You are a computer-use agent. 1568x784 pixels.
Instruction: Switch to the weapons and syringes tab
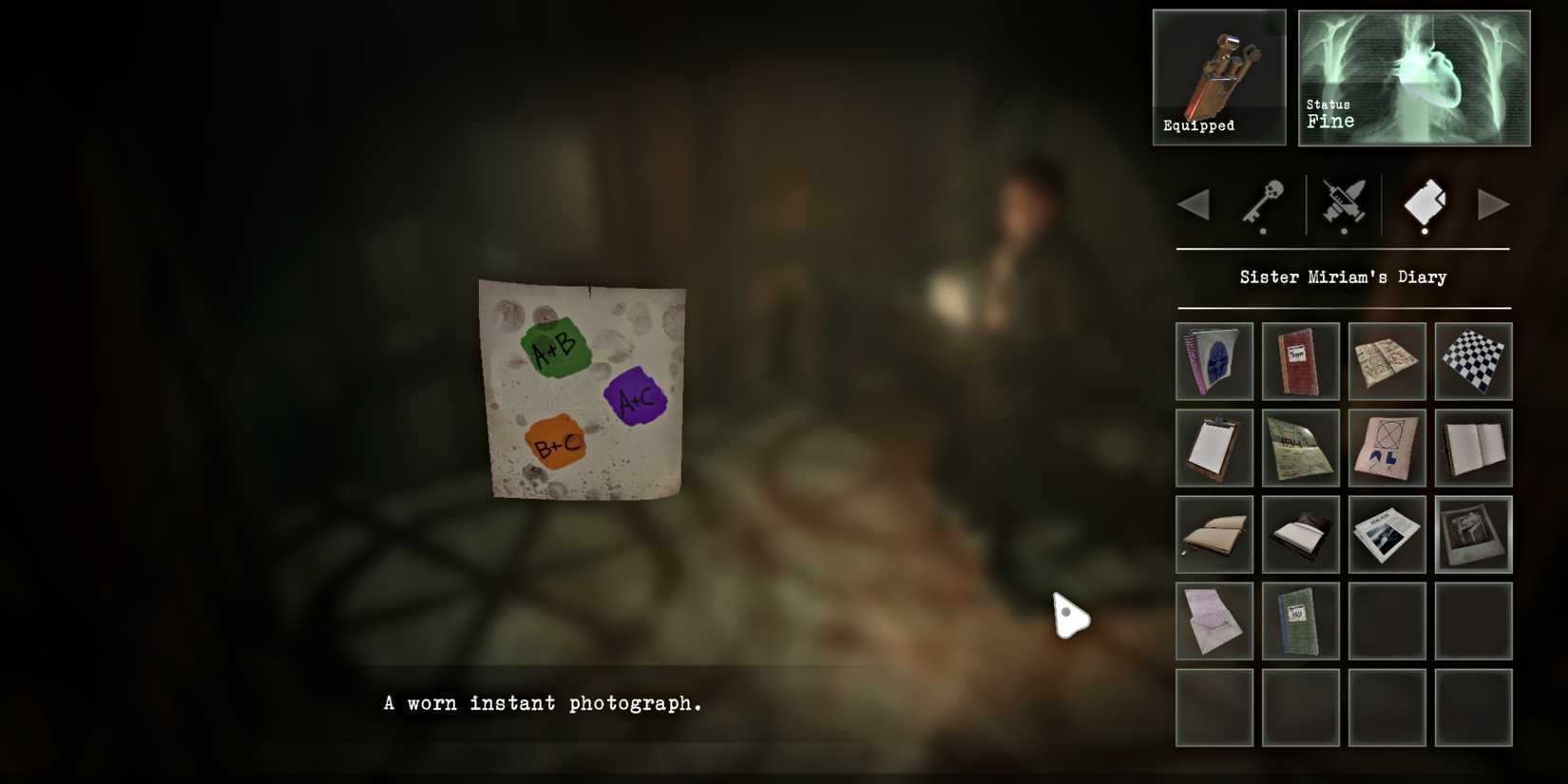(x=1342, y=204)
